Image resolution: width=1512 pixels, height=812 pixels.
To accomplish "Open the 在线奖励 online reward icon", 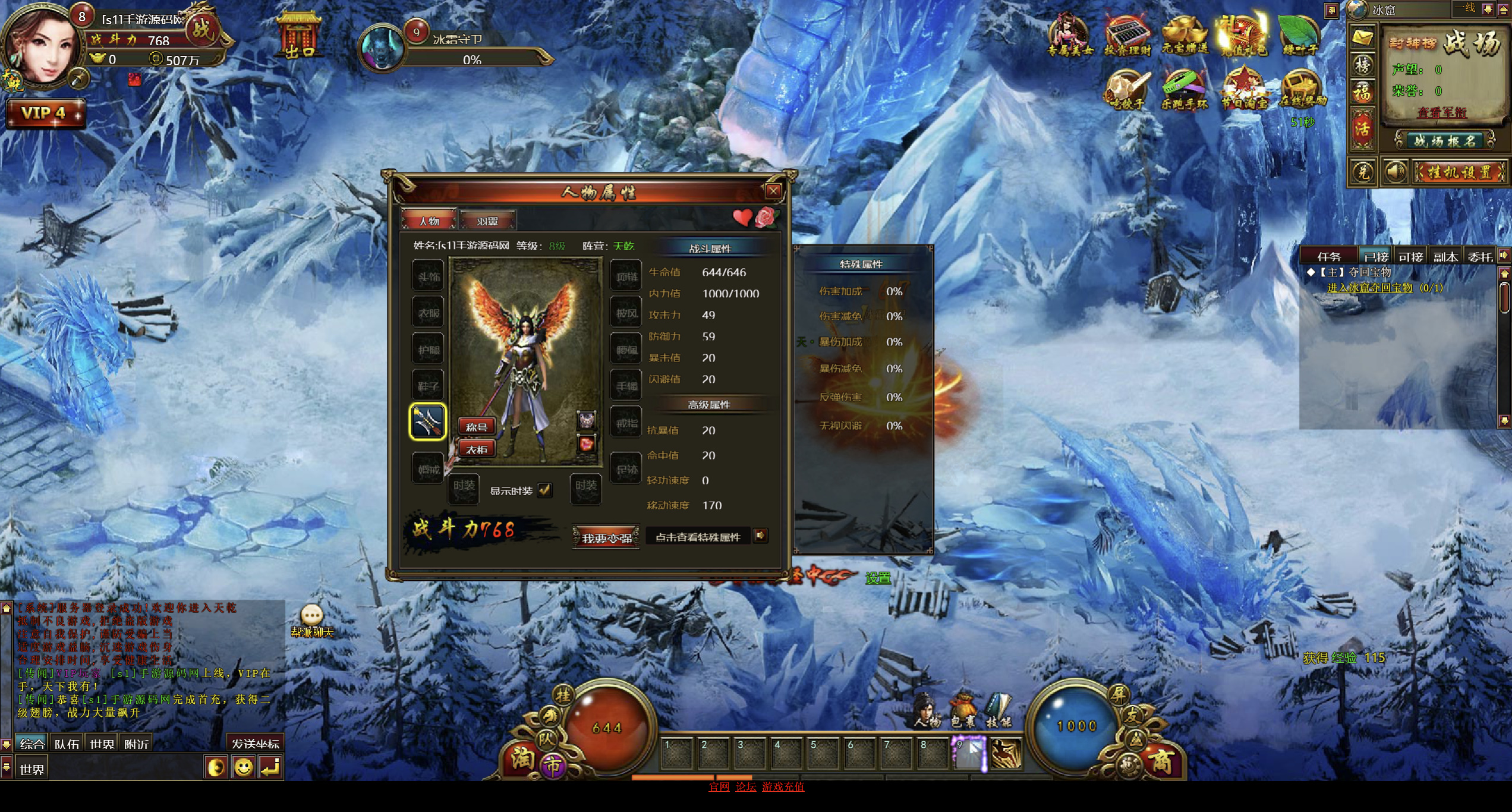I will tap(1302, 90).
